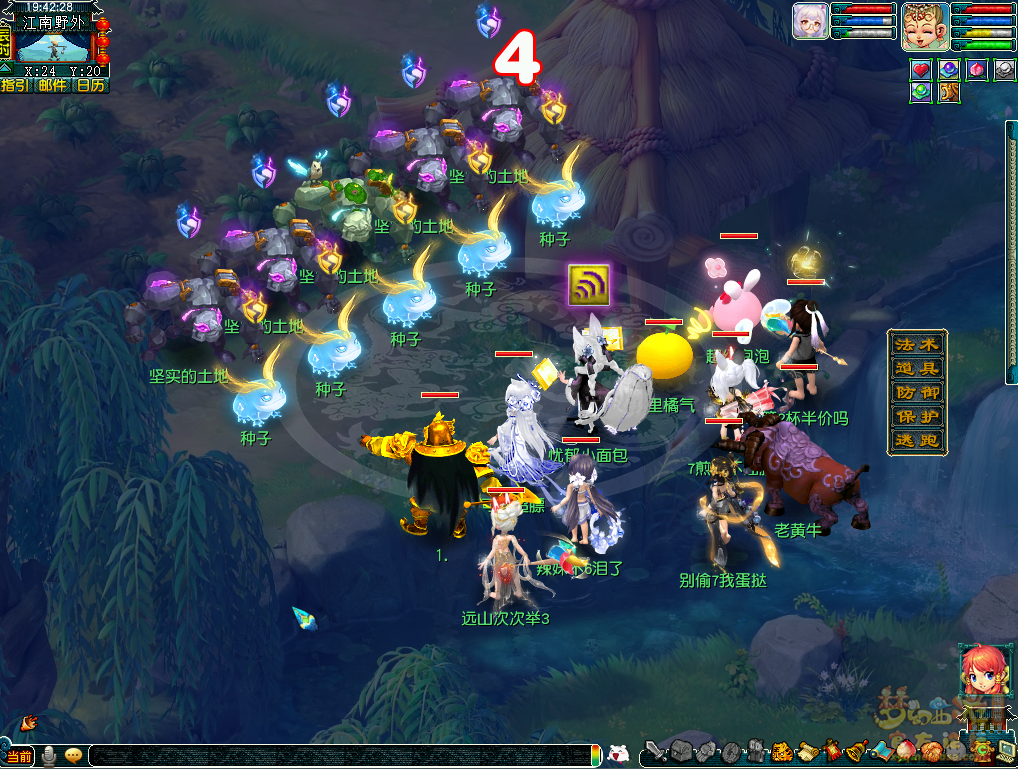Toggle the microphone voice chat icon
Screen dimensions: 1018x769
pyautogui.click(x=48, y=756)
